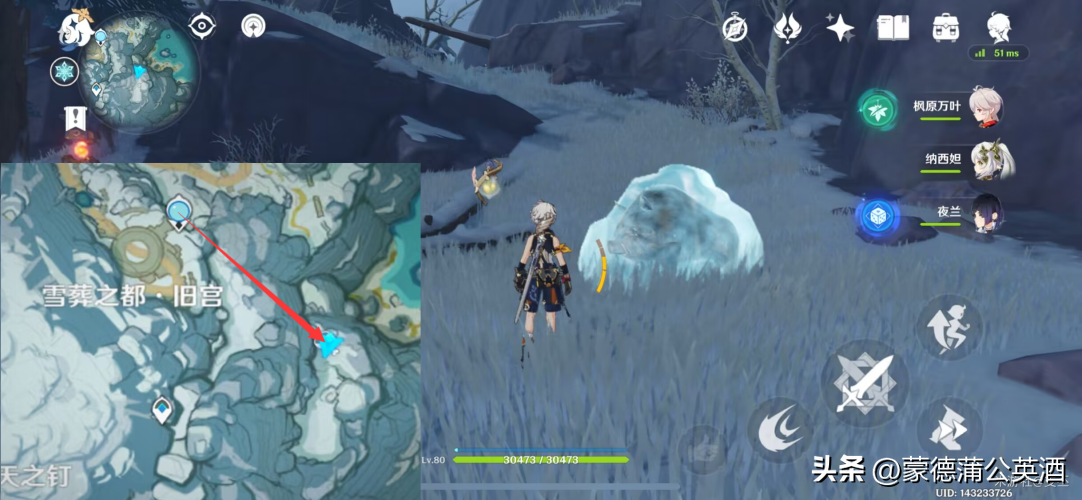
Task: Tap the snowflake icon beside the minimap
Action: (64, 71)
